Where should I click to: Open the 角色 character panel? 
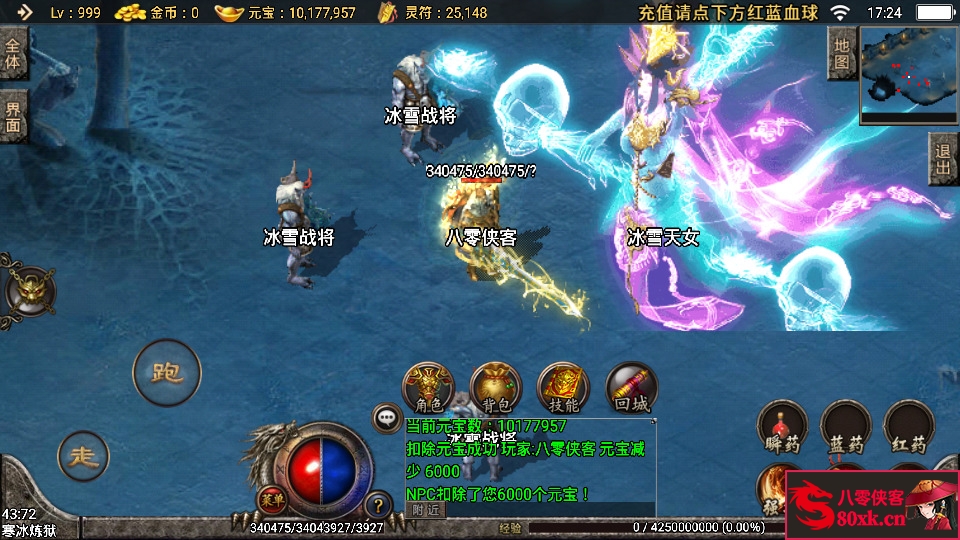[x=428, y=388]
